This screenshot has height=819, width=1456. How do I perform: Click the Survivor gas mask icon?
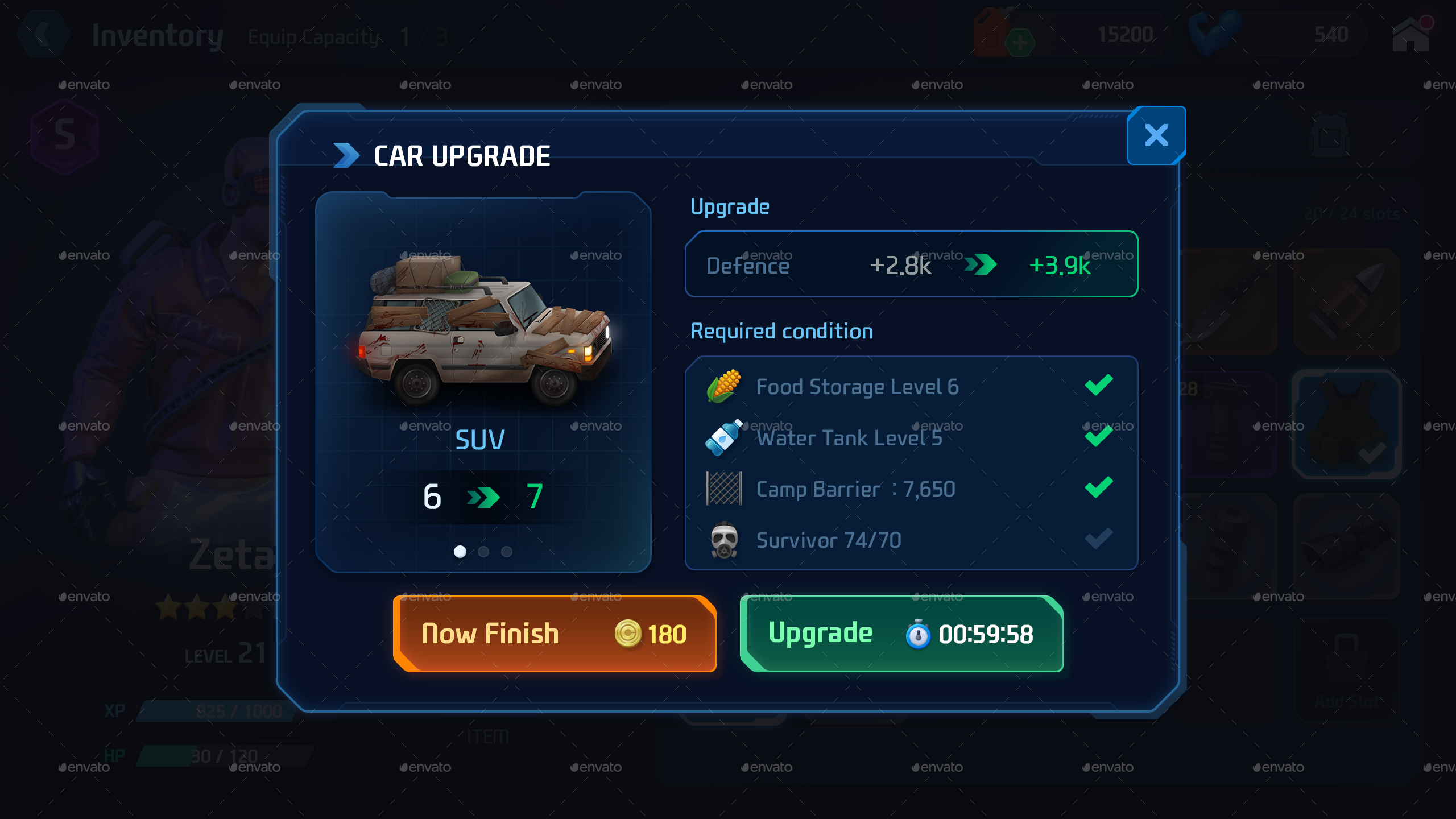tap(723, 539)
